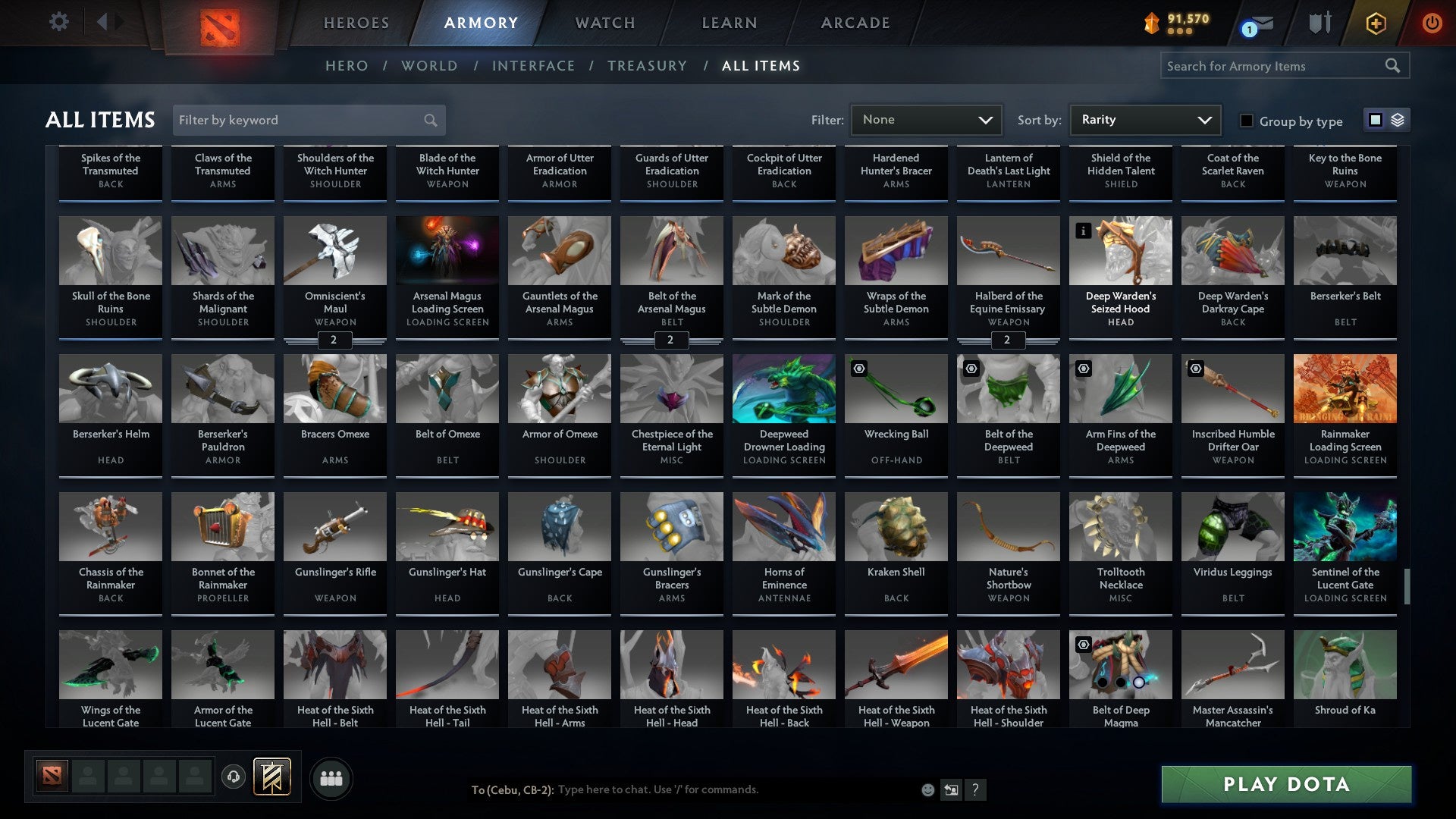
Task: Click the shield and sword armory icon
Action: coord(1319,23)
